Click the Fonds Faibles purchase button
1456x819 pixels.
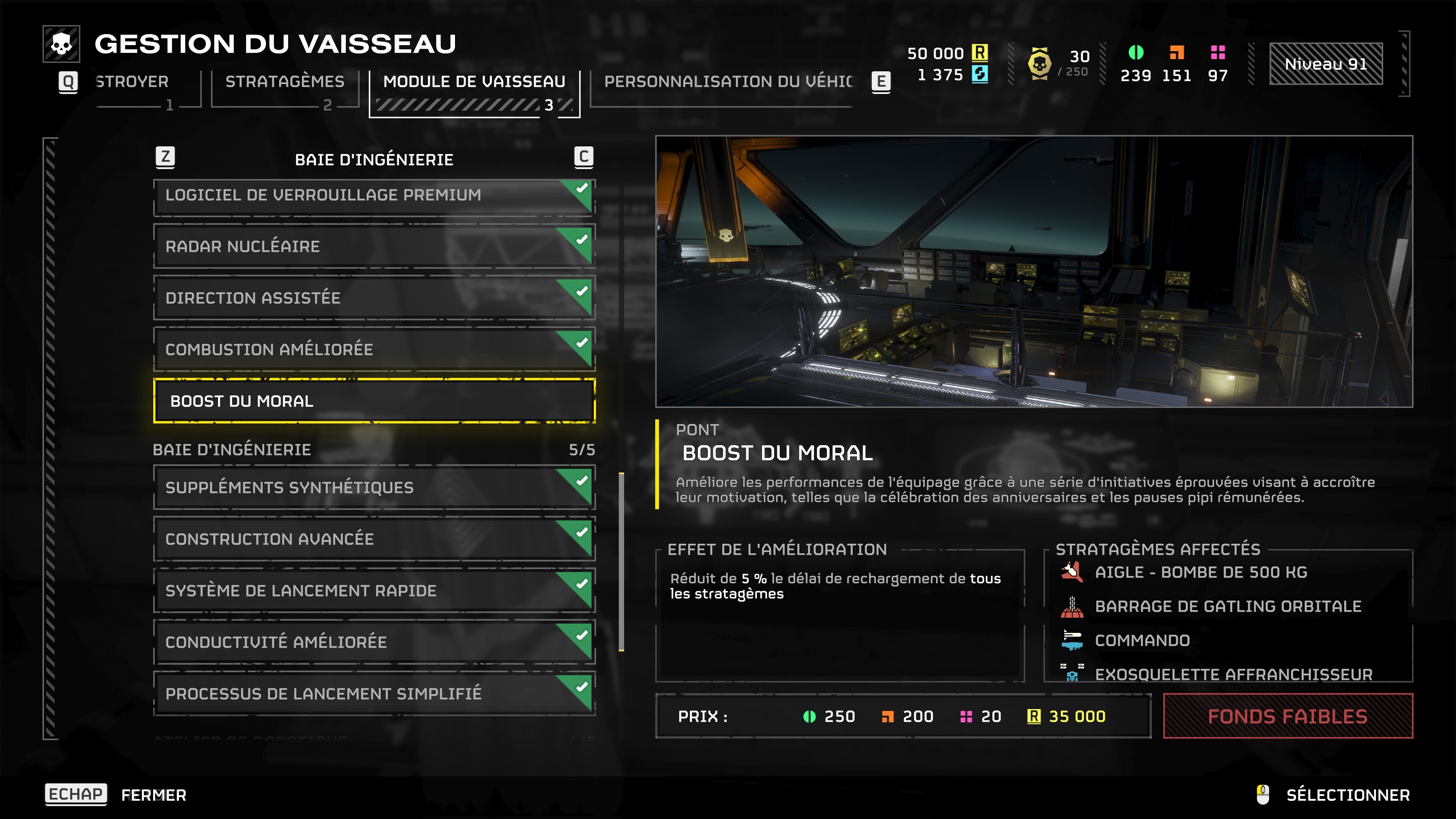click(1287, 717)
